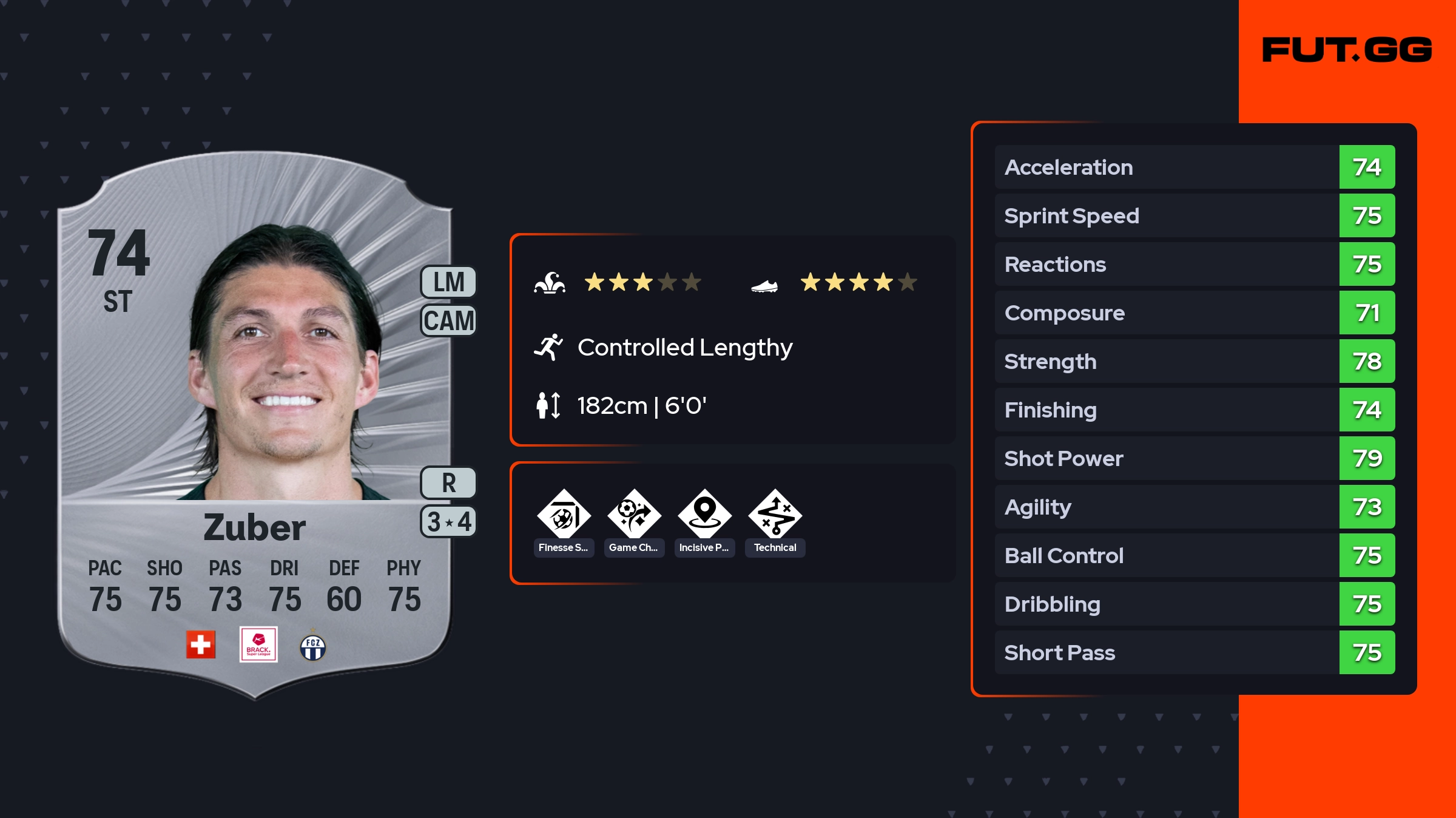Select the Short Pass stat row
This screenshot has height=818, width=1456.
(x=1195, y=652)
